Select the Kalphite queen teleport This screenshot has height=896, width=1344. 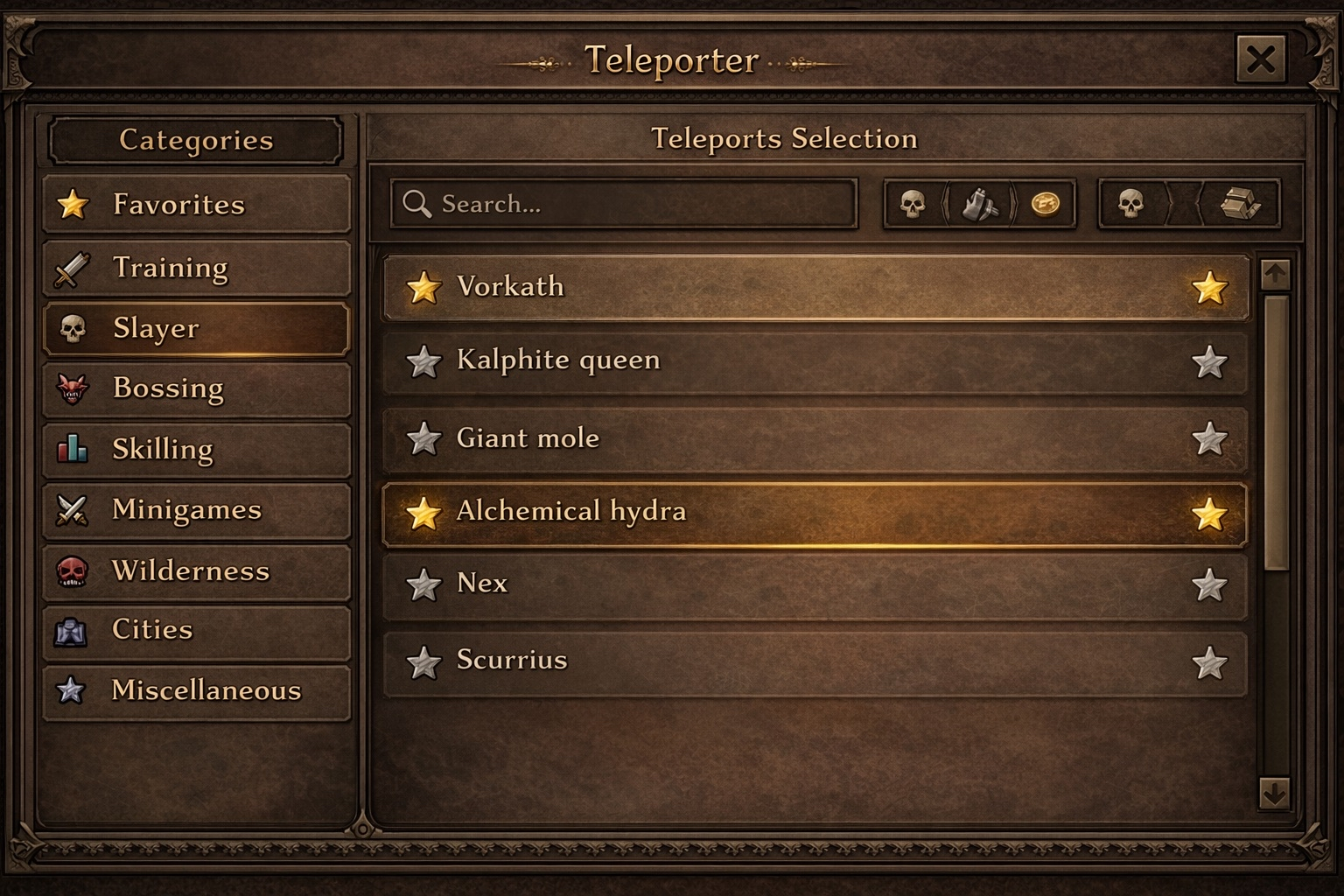click(x=814, y=360)
